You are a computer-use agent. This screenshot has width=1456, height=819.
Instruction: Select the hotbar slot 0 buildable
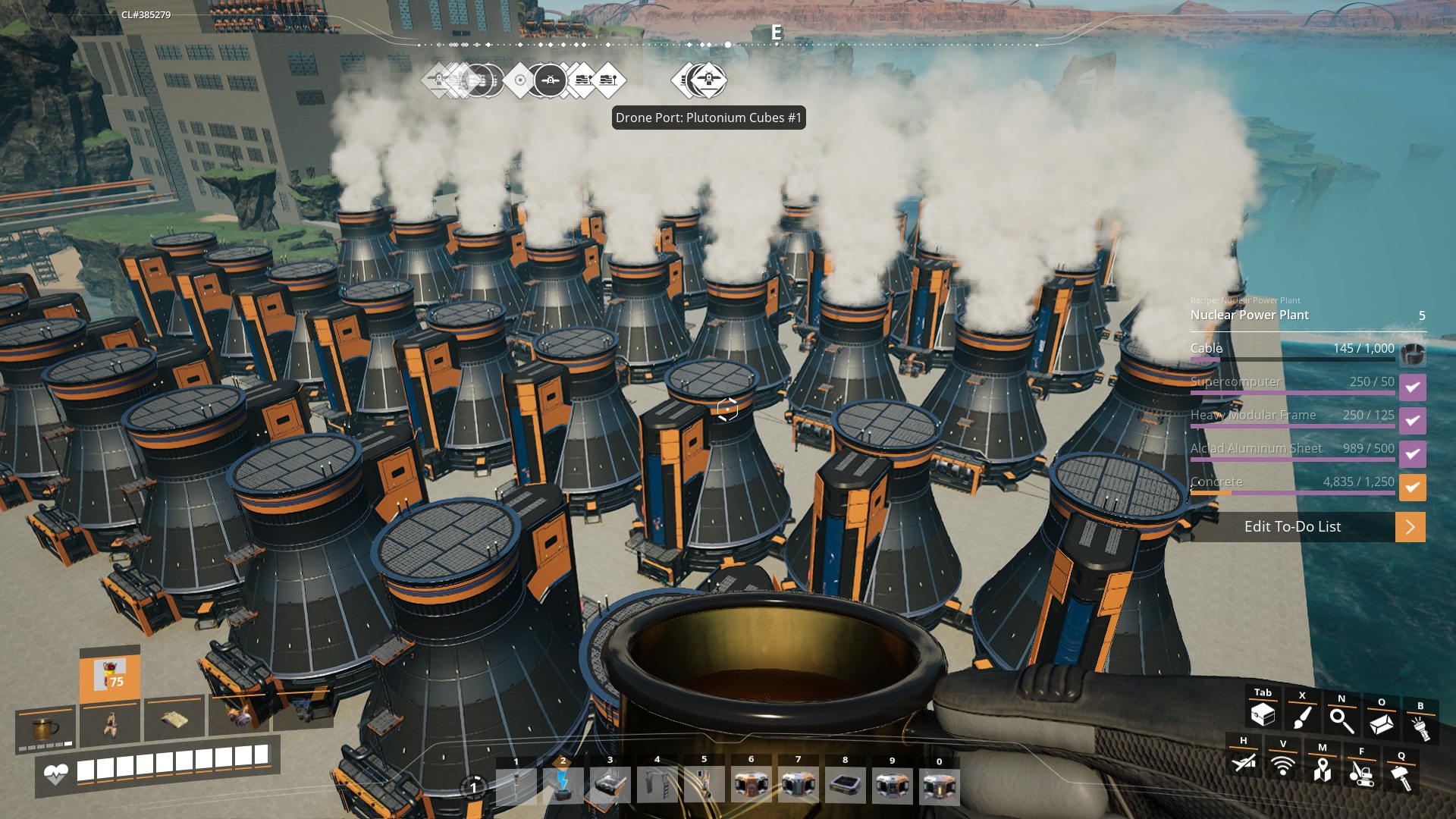tap(939, 785)
